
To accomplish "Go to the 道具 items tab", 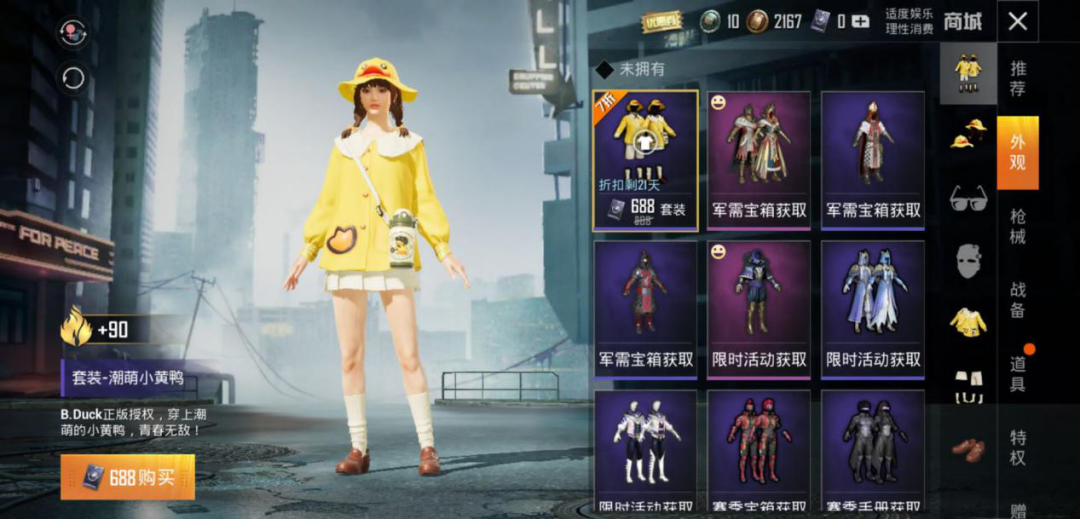I will (x=1017, y=373).
